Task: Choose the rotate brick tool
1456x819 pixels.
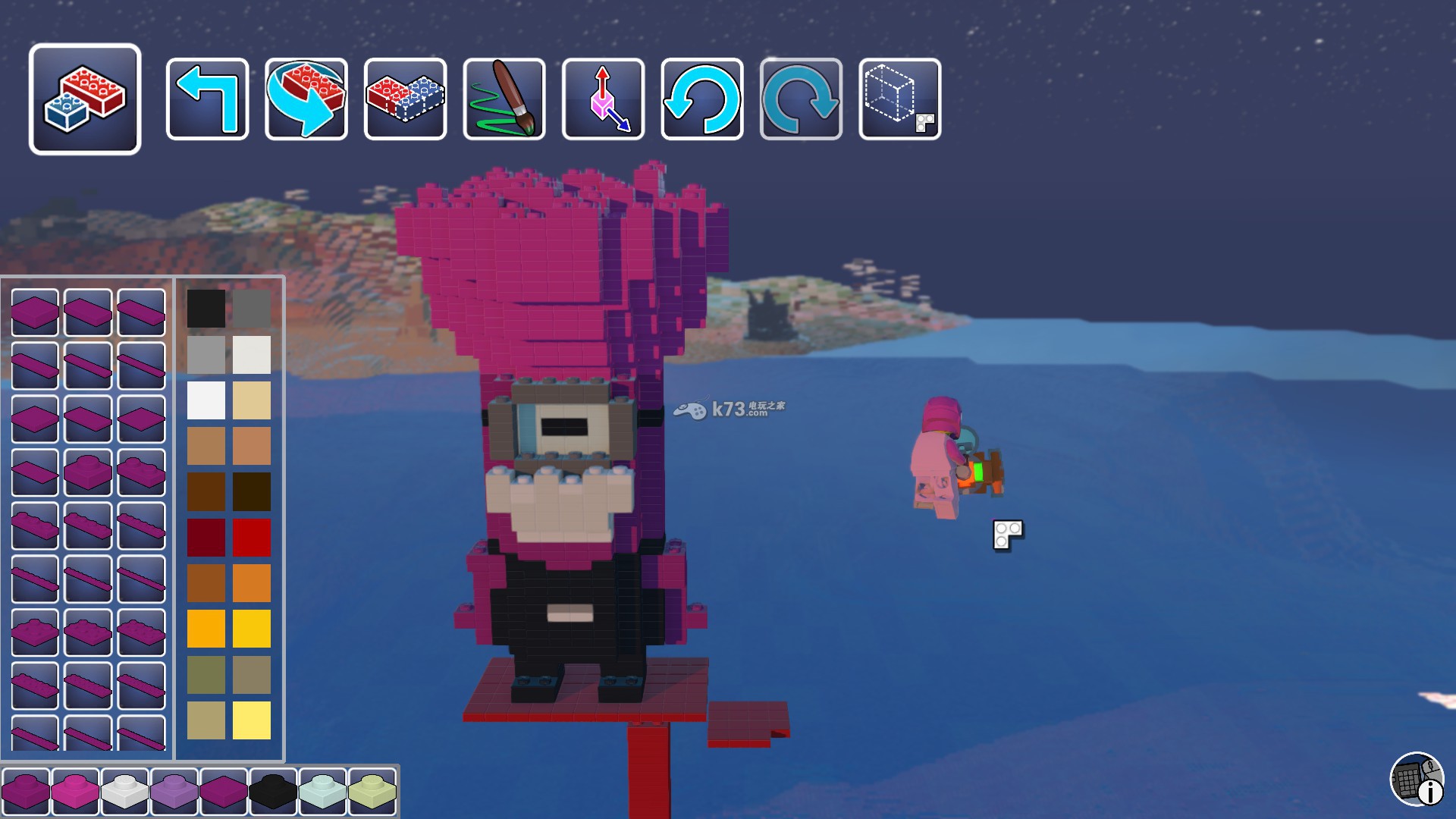Action: [x=306, y=99]
